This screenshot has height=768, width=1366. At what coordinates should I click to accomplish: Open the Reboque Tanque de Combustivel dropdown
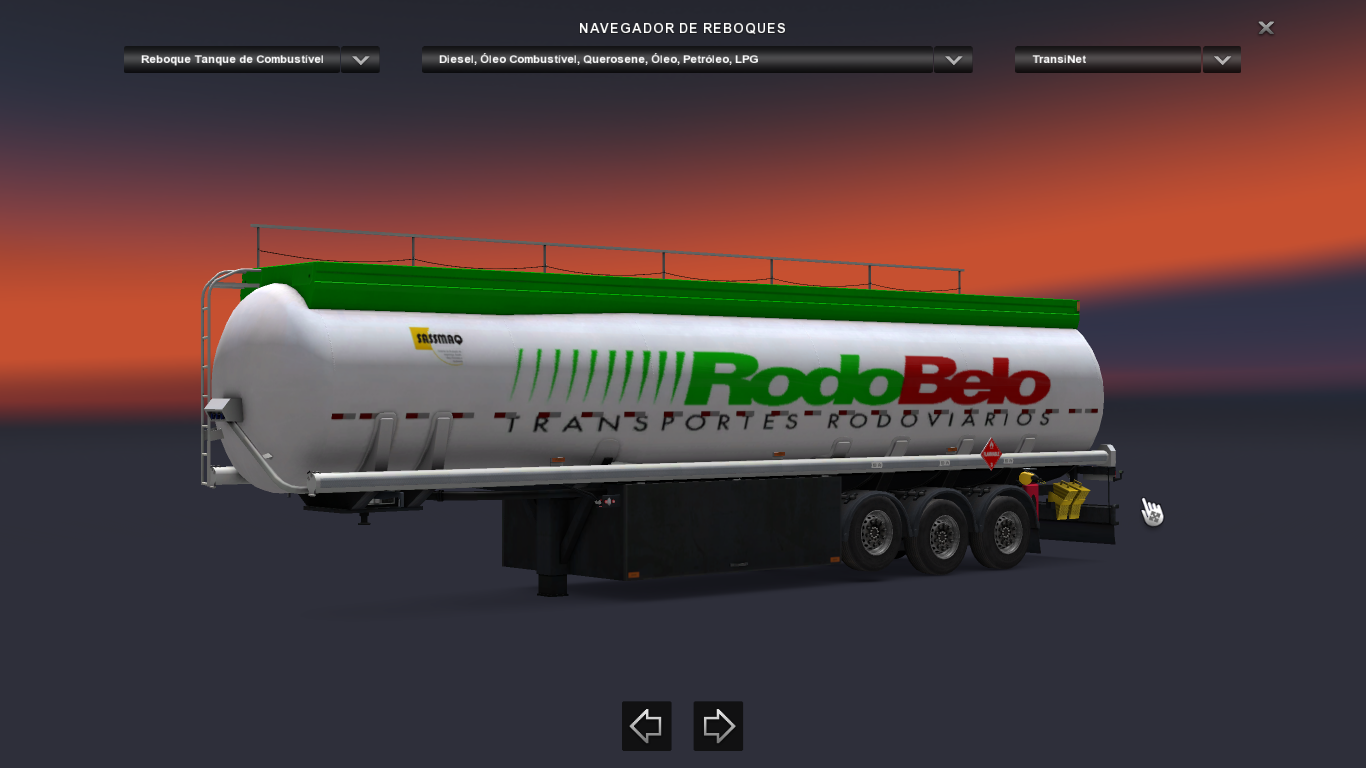click(231, 59)
